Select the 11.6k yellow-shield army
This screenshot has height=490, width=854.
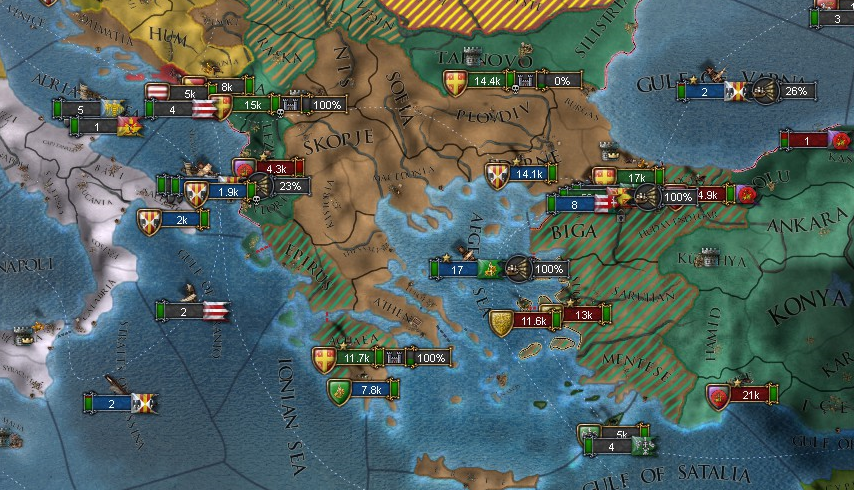coord(534,321)
